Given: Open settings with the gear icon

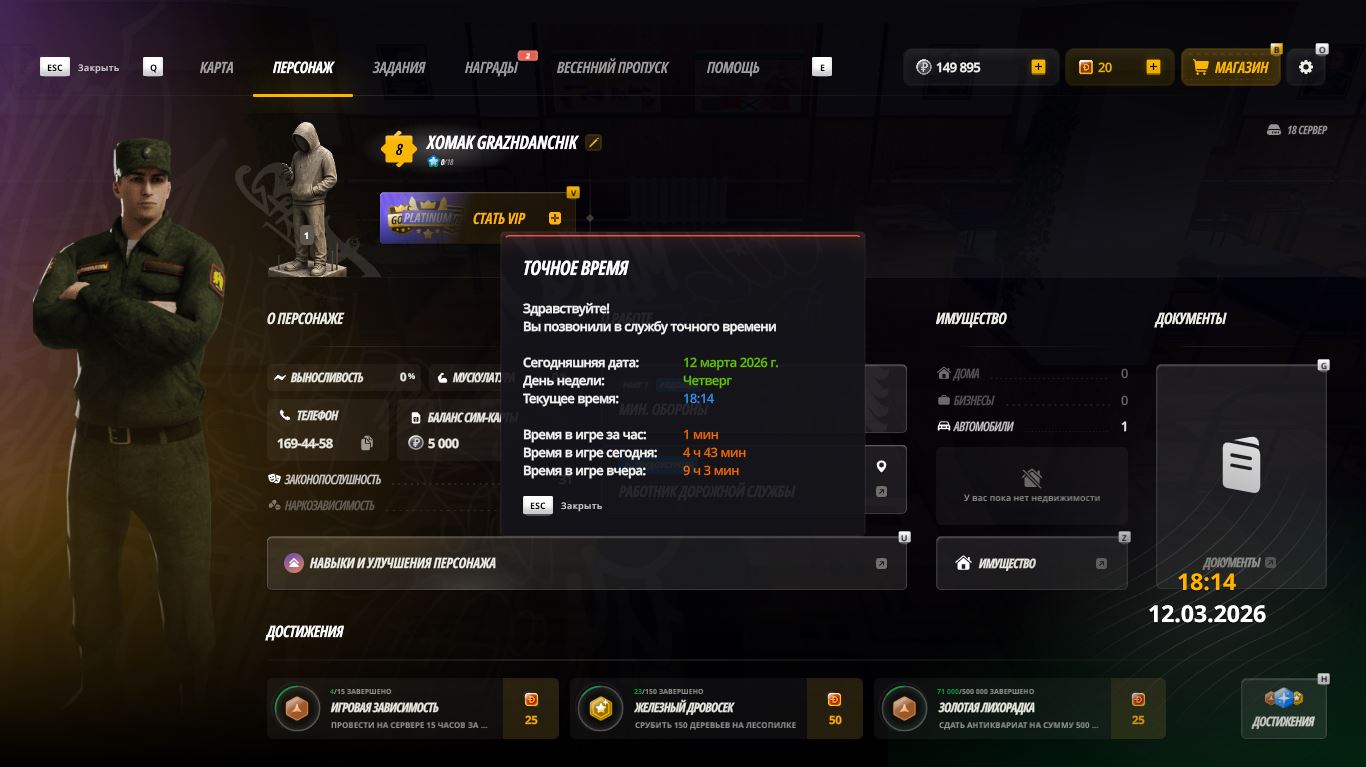Looking at the screenshot, I should point(1306,67).
